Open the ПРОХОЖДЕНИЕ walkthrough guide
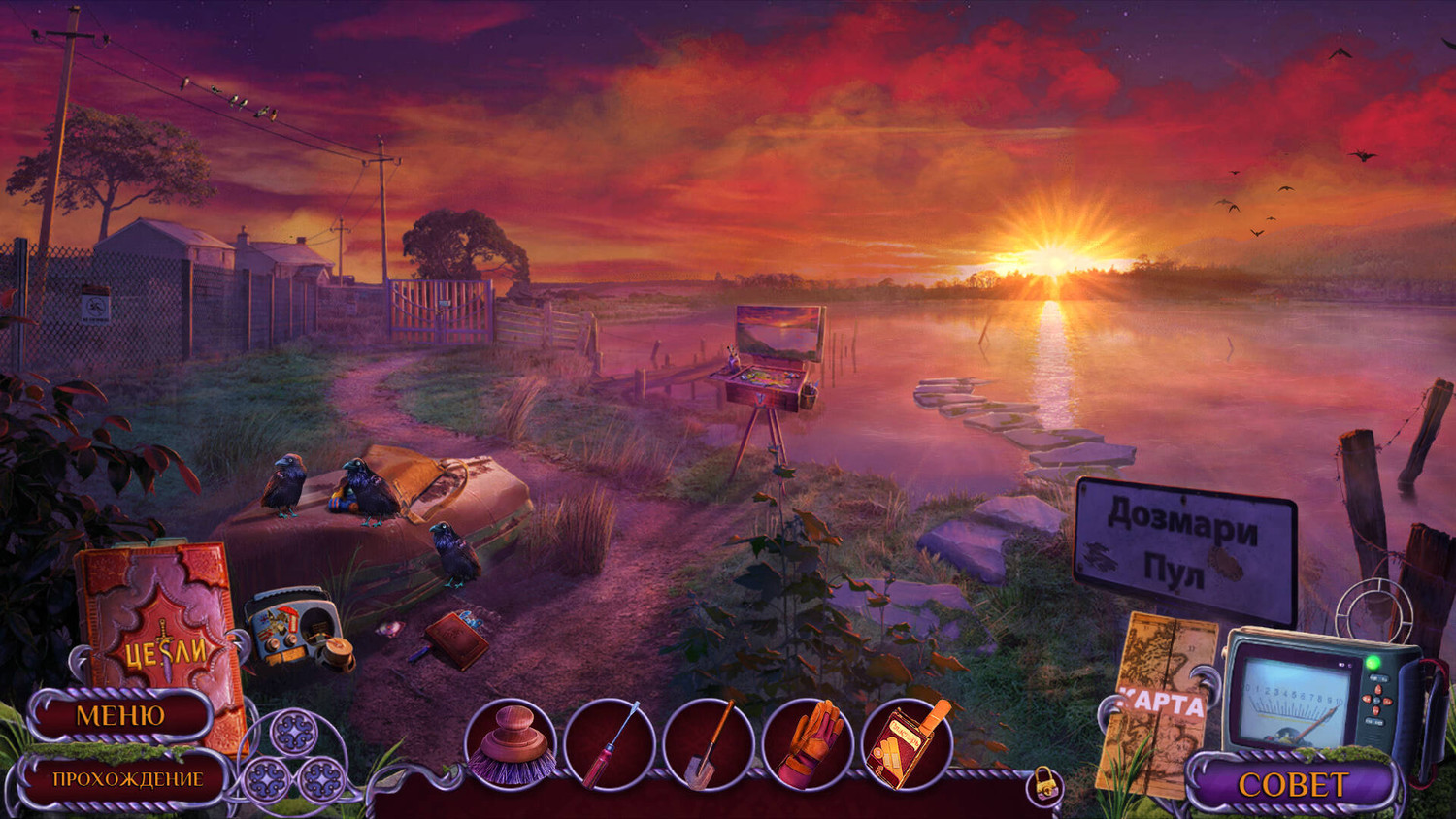 (127, 779)
